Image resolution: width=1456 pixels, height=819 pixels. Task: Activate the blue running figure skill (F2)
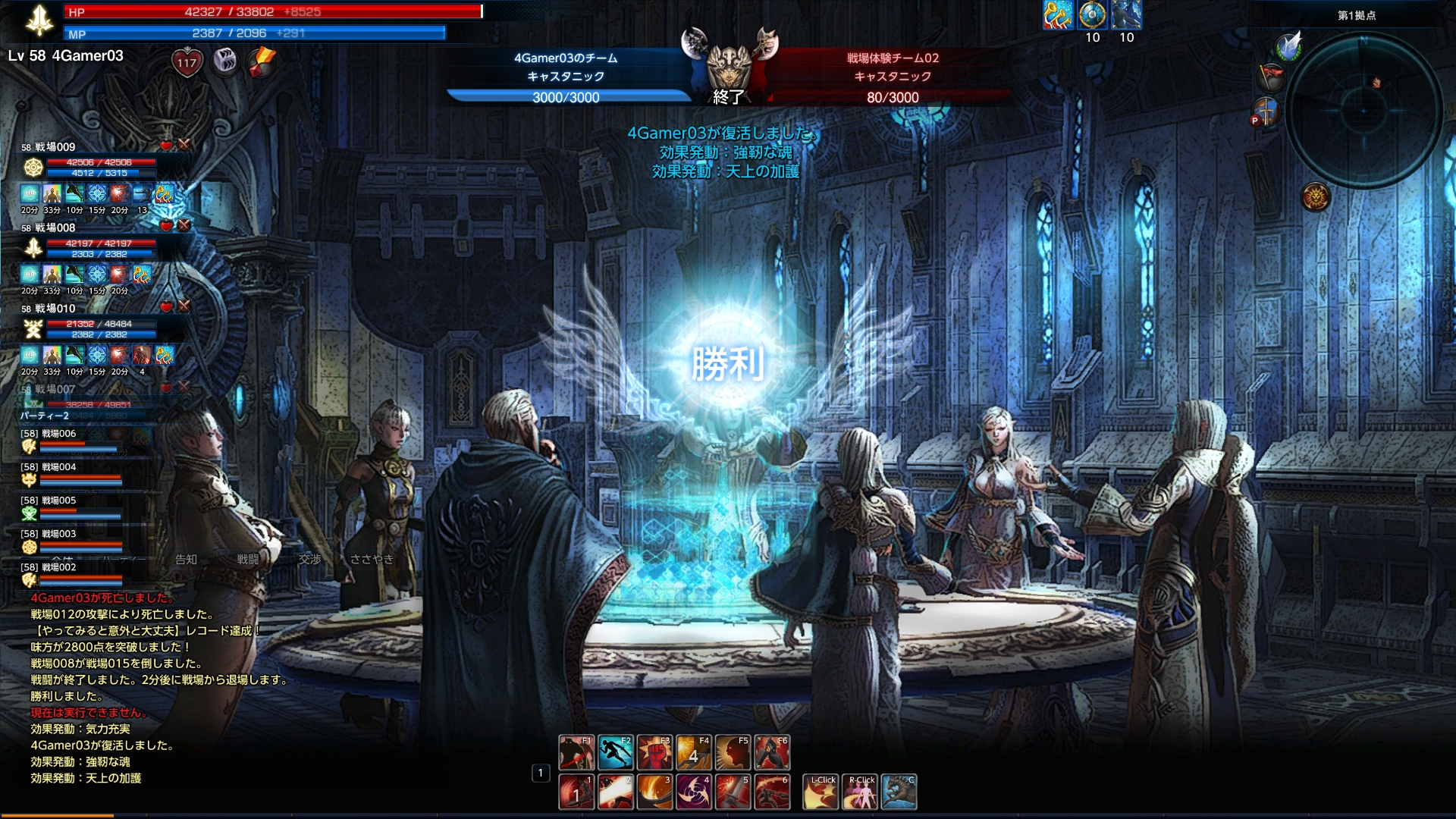616,752
